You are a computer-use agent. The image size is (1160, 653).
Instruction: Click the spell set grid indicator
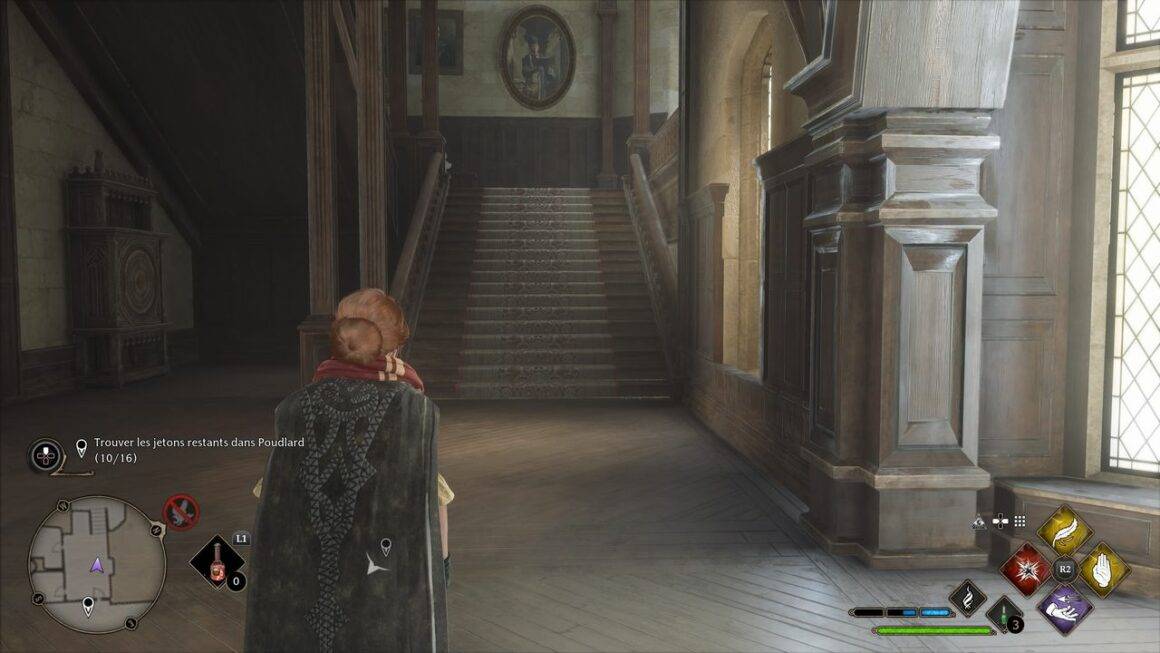pyautogui.click(x=1020, y=521)
